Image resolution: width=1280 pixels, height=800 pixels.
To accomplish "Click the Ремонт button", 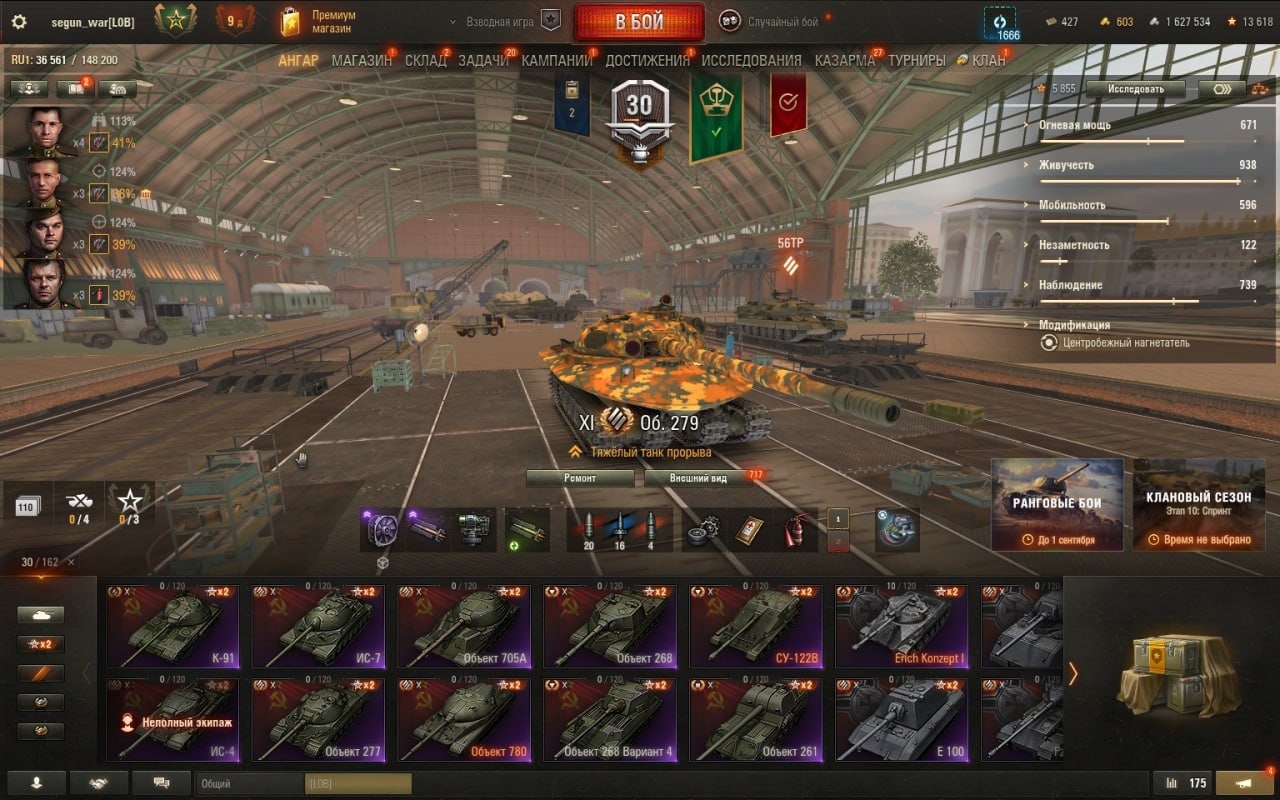I will pos(580,478).
